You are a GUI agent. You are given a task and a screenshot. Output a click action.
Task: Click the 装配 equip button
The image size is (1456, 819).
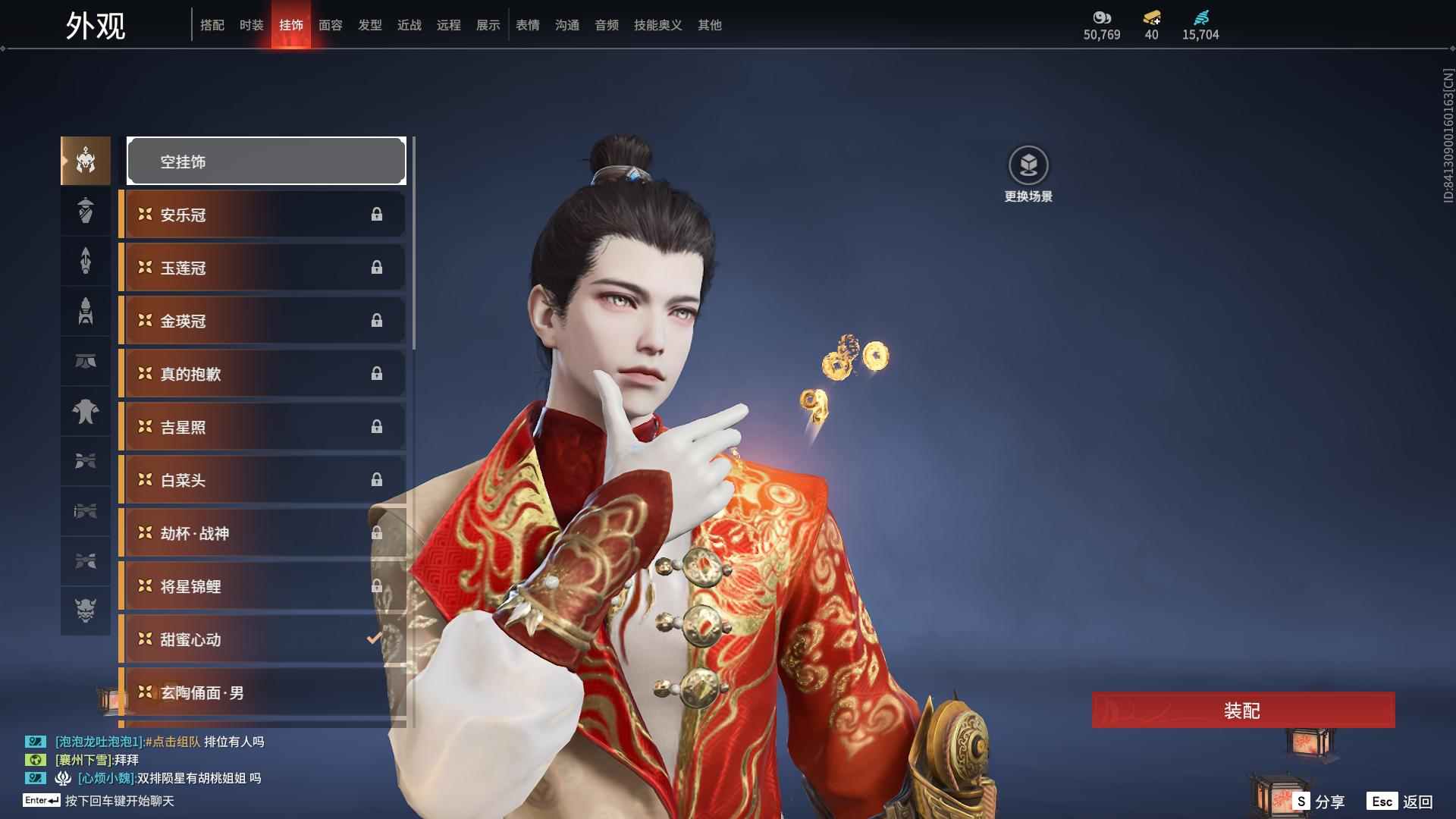(x=1241, y=711)
